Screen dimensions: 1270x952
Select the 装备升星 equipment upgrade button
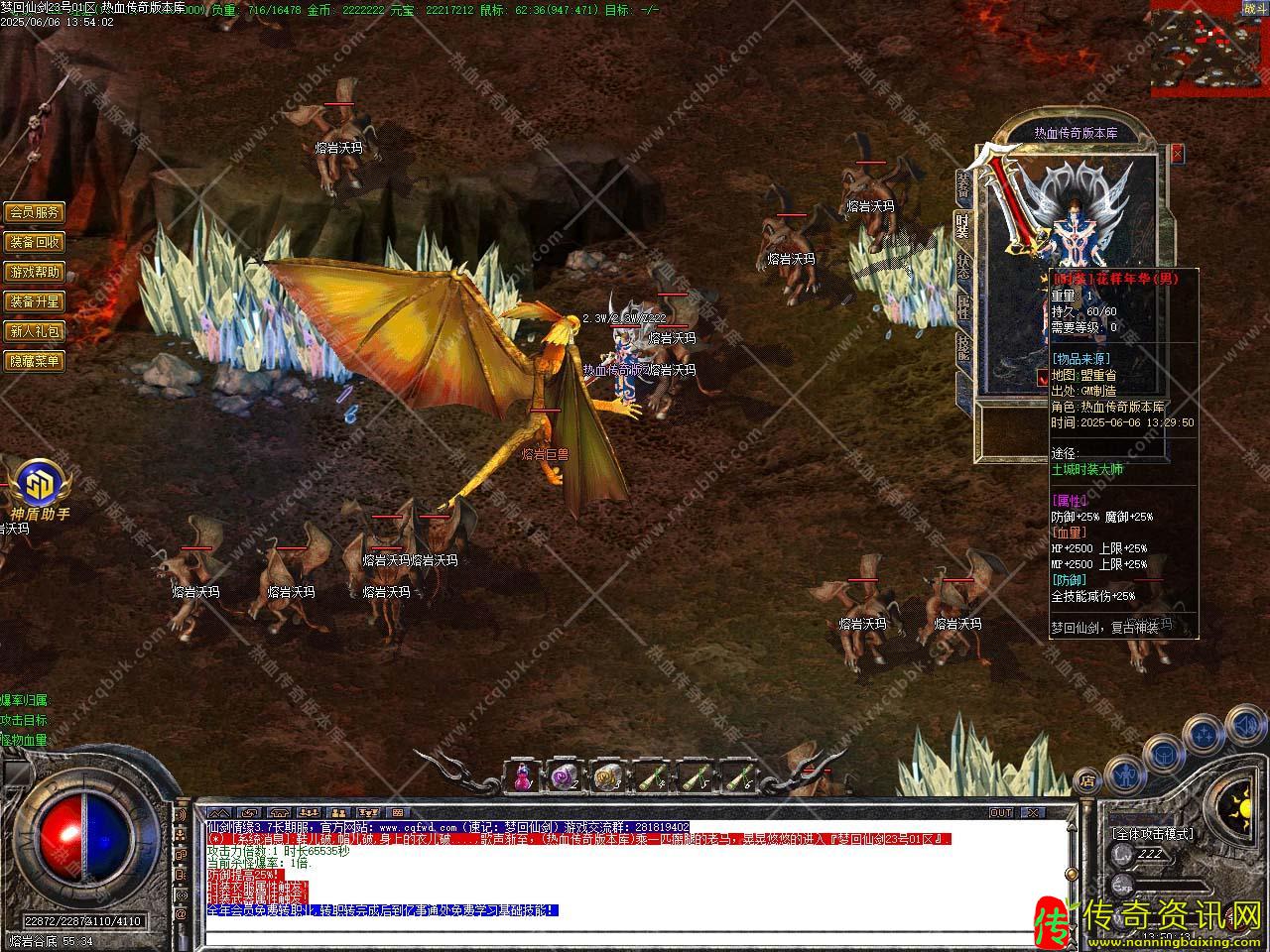tap(35, 301)
